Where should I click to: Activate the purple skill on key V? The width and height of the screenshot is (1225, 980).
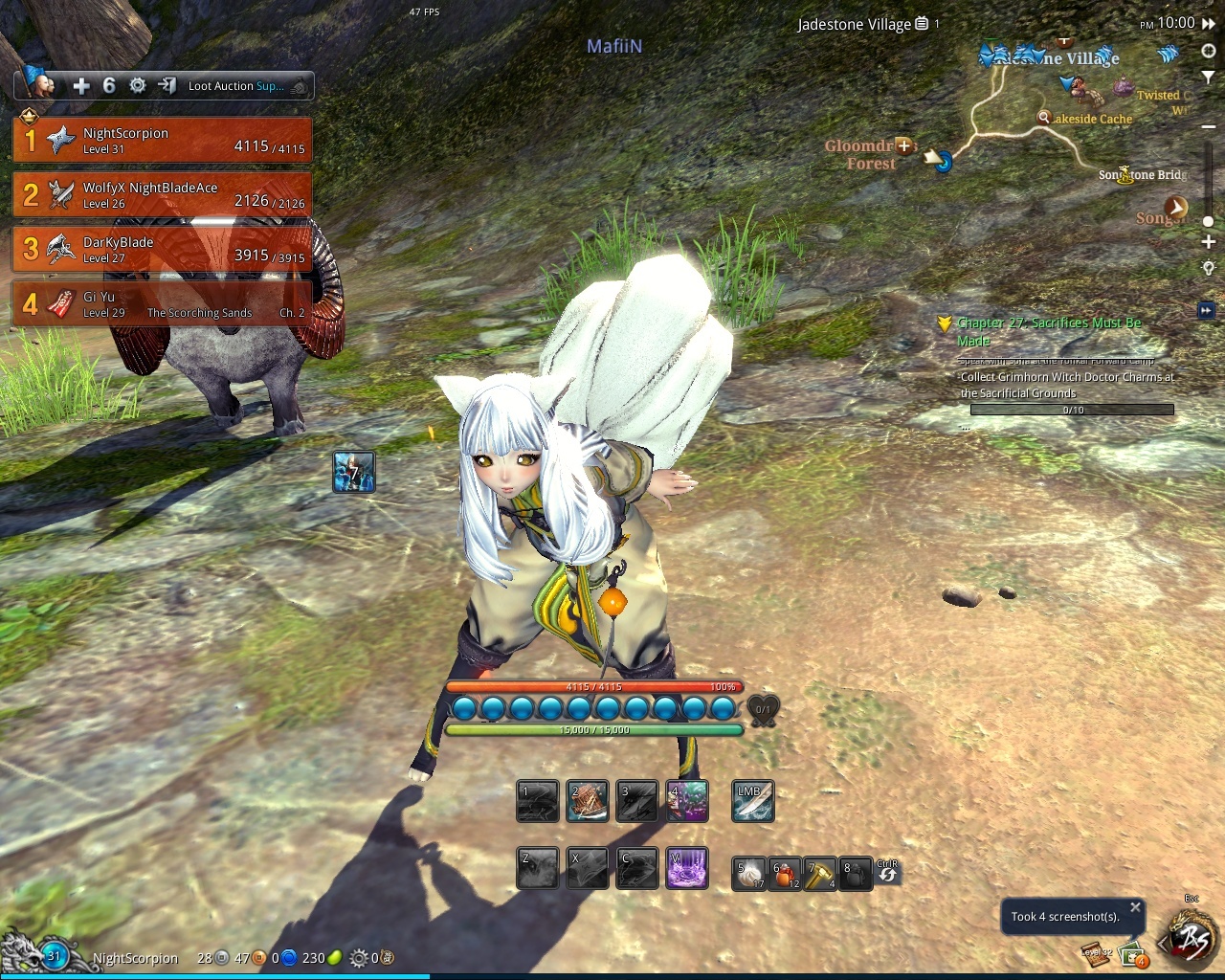(686, 868)
